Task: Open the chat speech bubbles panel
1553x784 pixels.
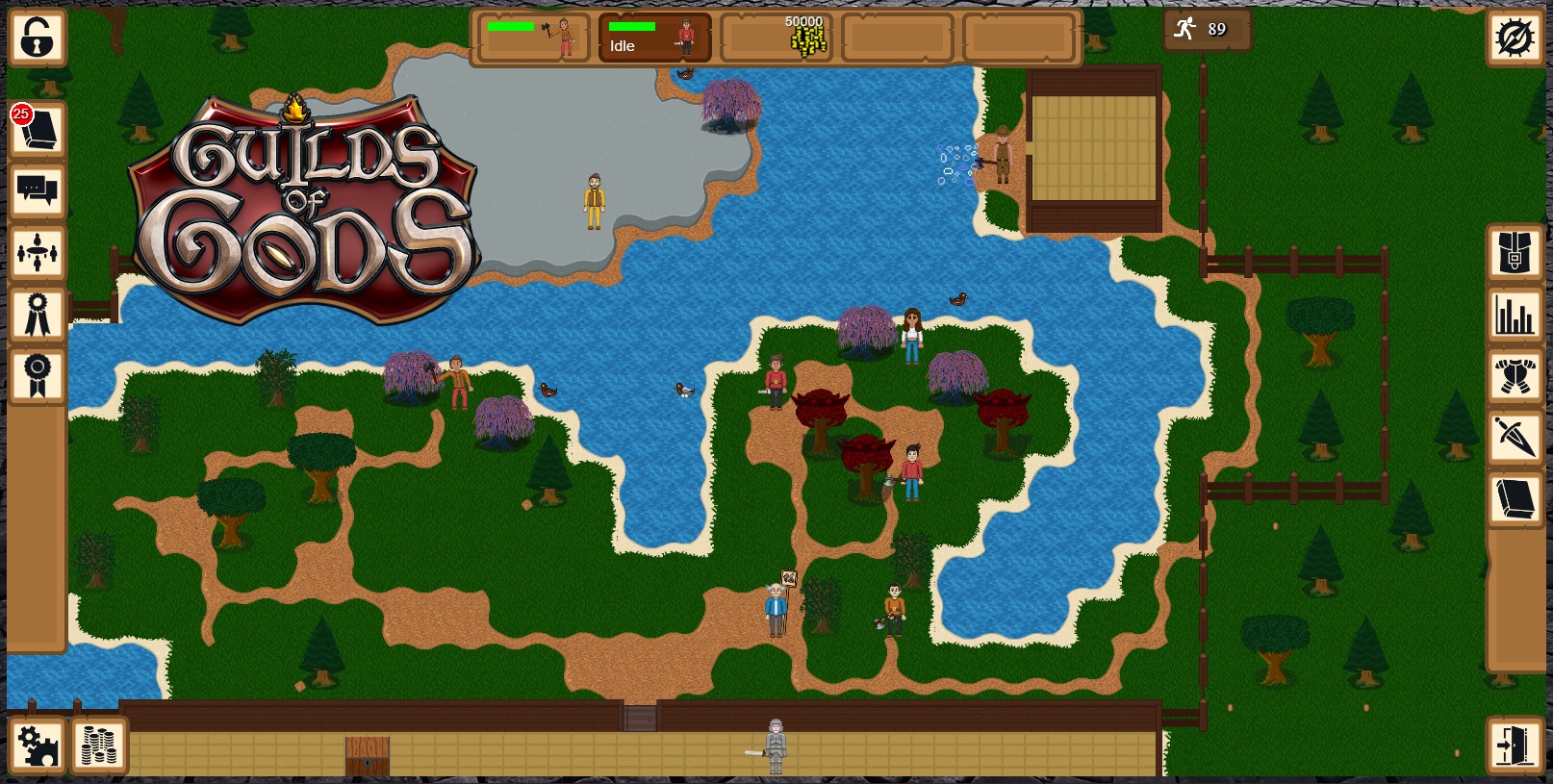Action: click(38, 191)
